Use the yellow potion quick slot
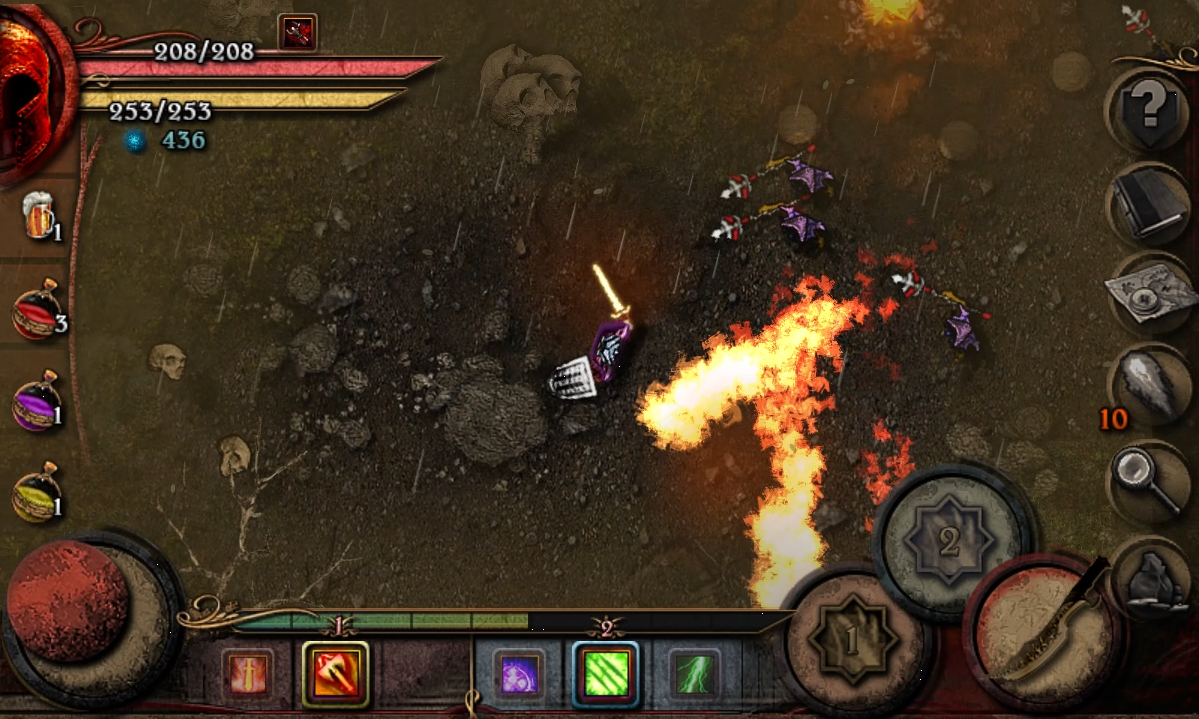 tap(38, 495)
